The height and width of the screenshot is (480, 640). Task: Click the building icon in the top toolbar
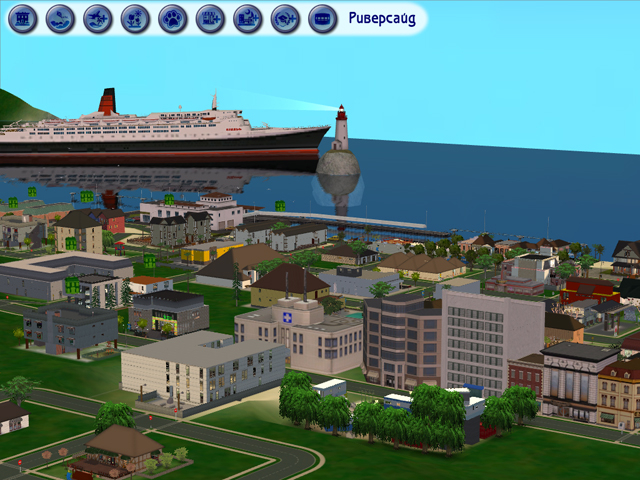pos(22,18)
